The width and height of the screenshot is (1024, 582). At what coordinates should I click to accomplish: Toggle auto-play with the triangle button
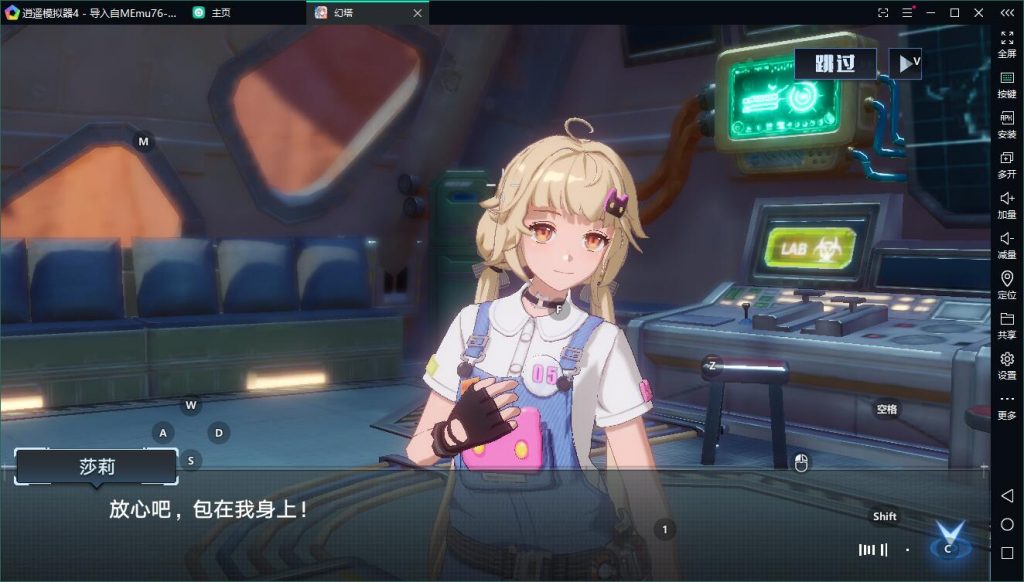pyautogui.click(x=905, y=64)
